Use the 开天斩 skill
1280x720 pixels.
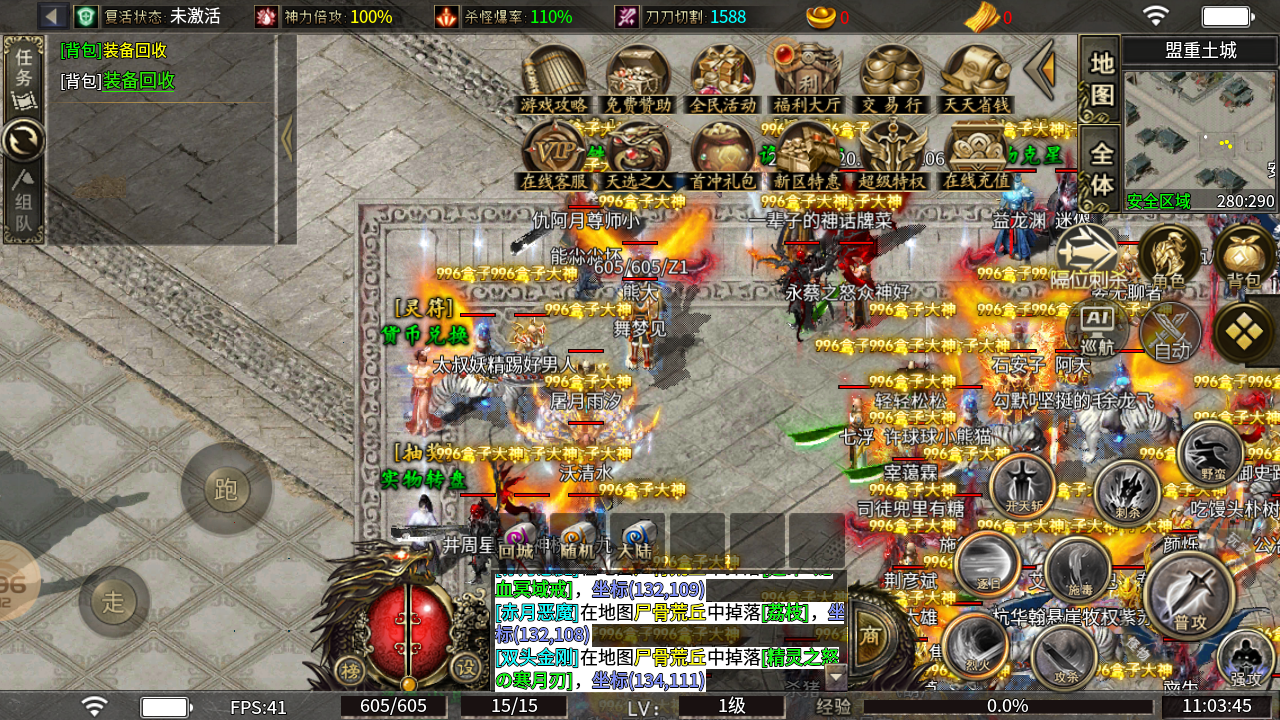click(1021, 485)
